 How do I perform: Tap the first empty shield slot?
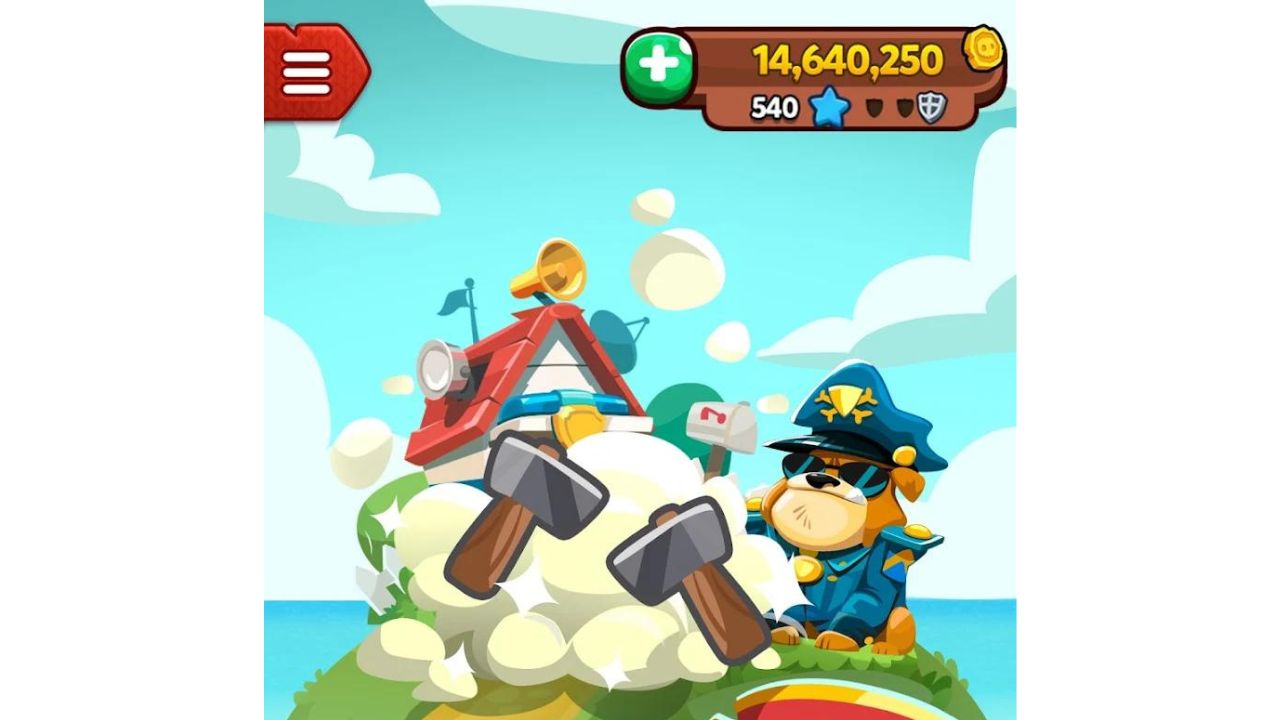875,107
